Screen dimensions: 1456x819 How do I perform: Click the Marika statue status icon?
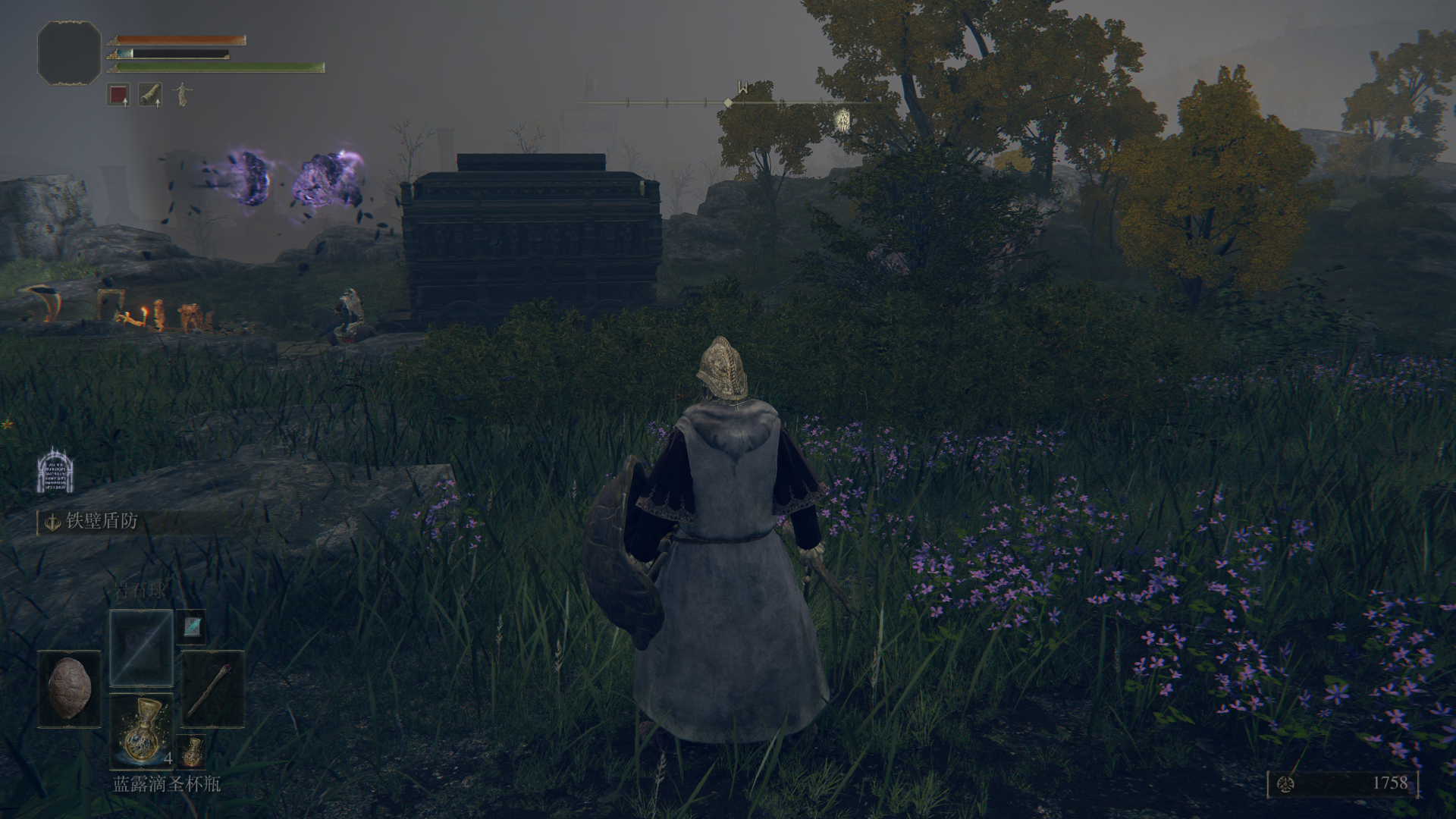click(x=182, y=95)
